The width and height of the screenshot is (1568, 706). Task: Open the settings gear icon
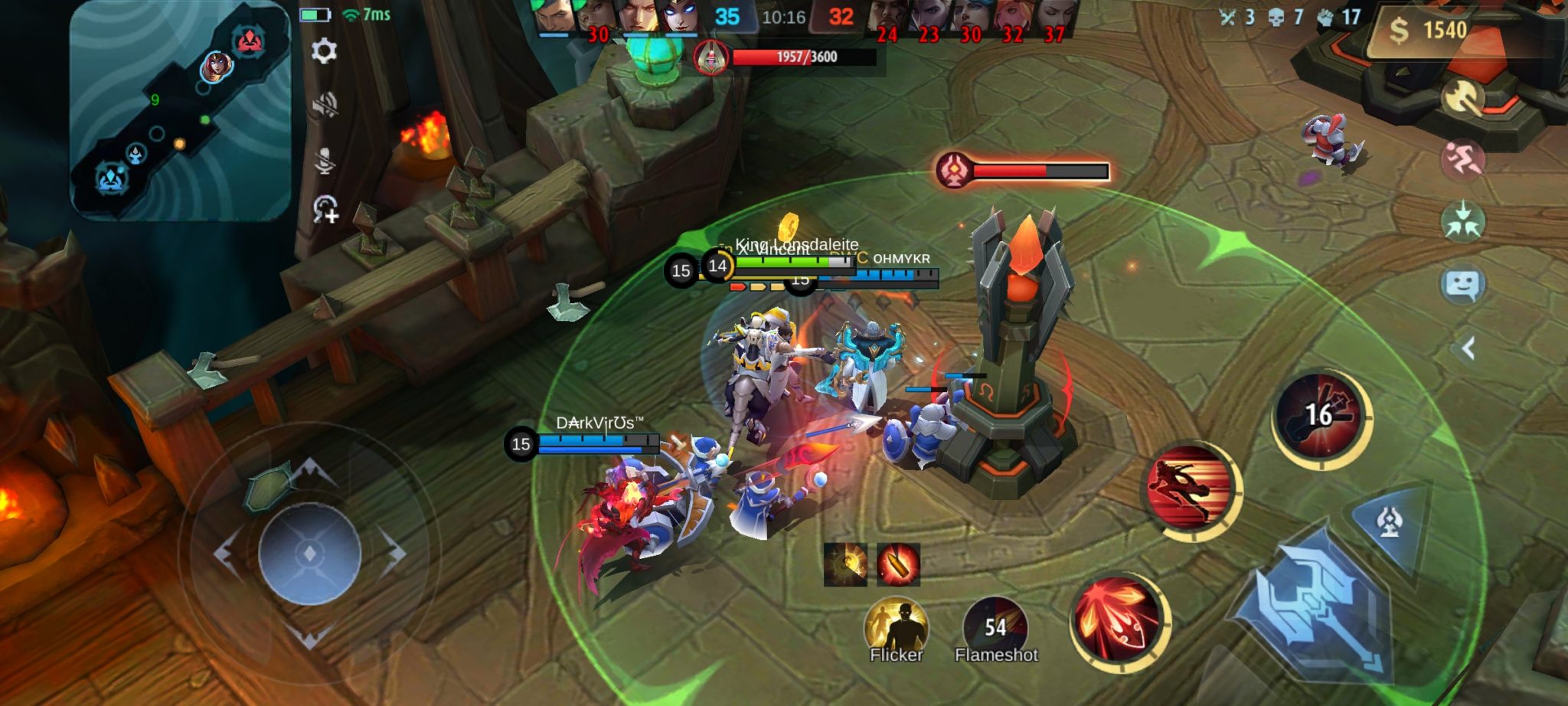coord(324,51)
